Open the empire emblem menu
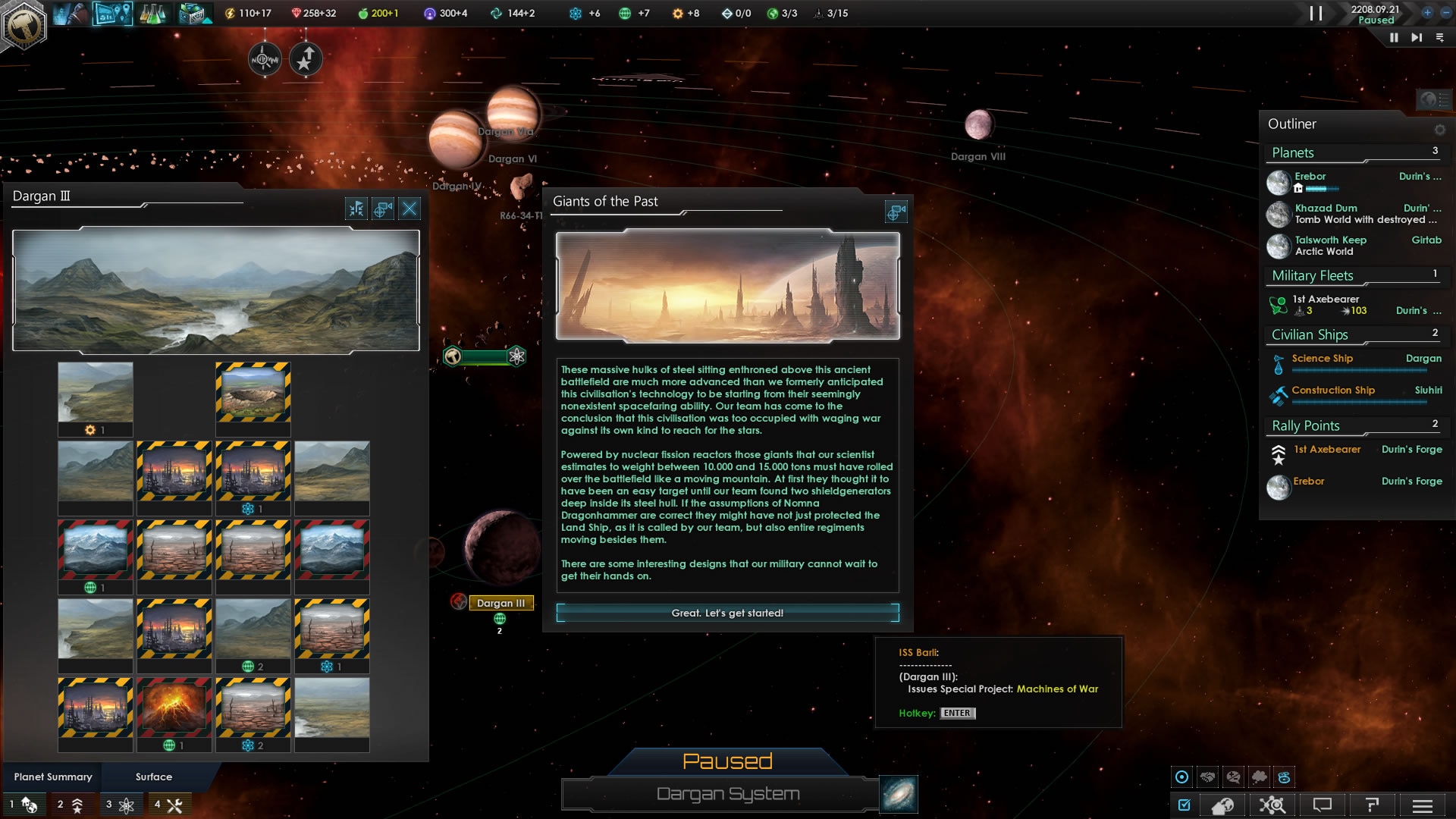Screen dimensions: 1456x819 [x=24, y=26]
